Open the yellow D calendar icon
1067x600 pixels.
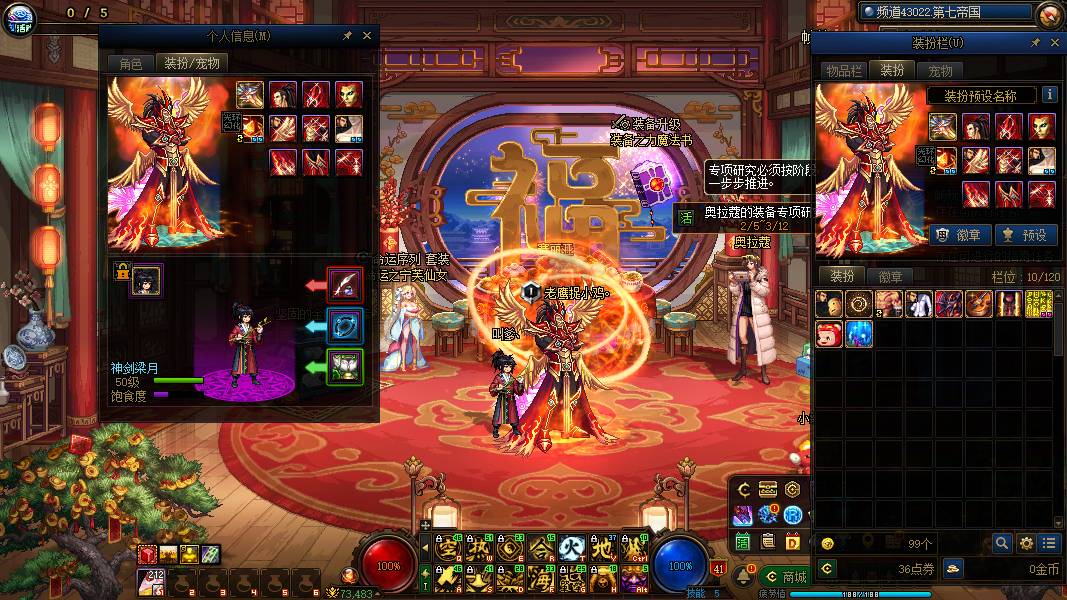(x=792, y=541)
